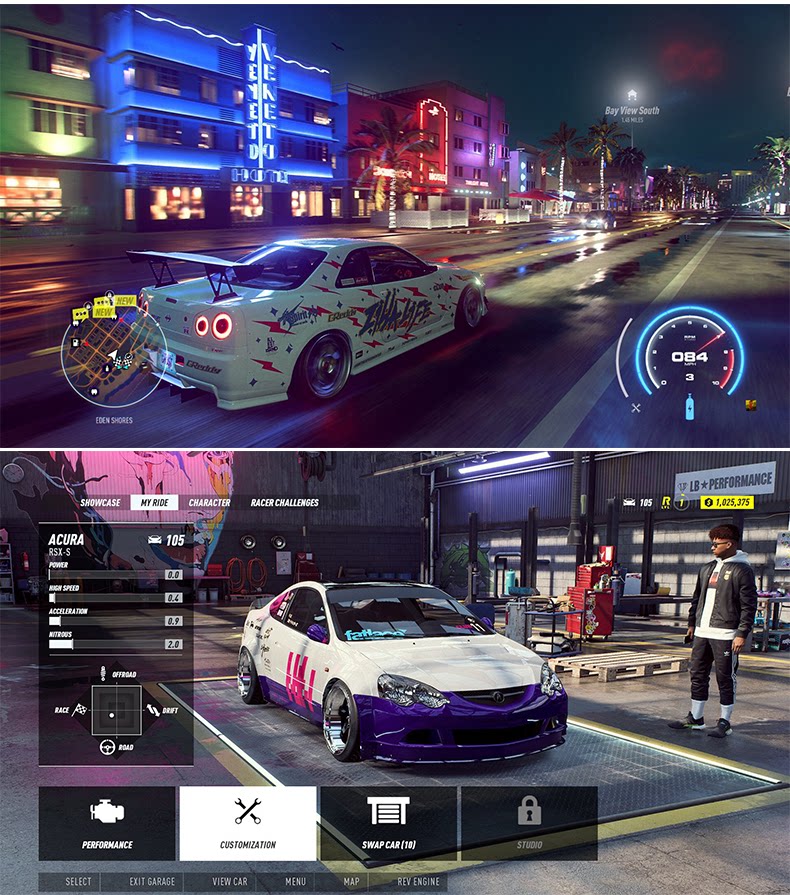Click Select in the bottom bar

tap(79, 882)
